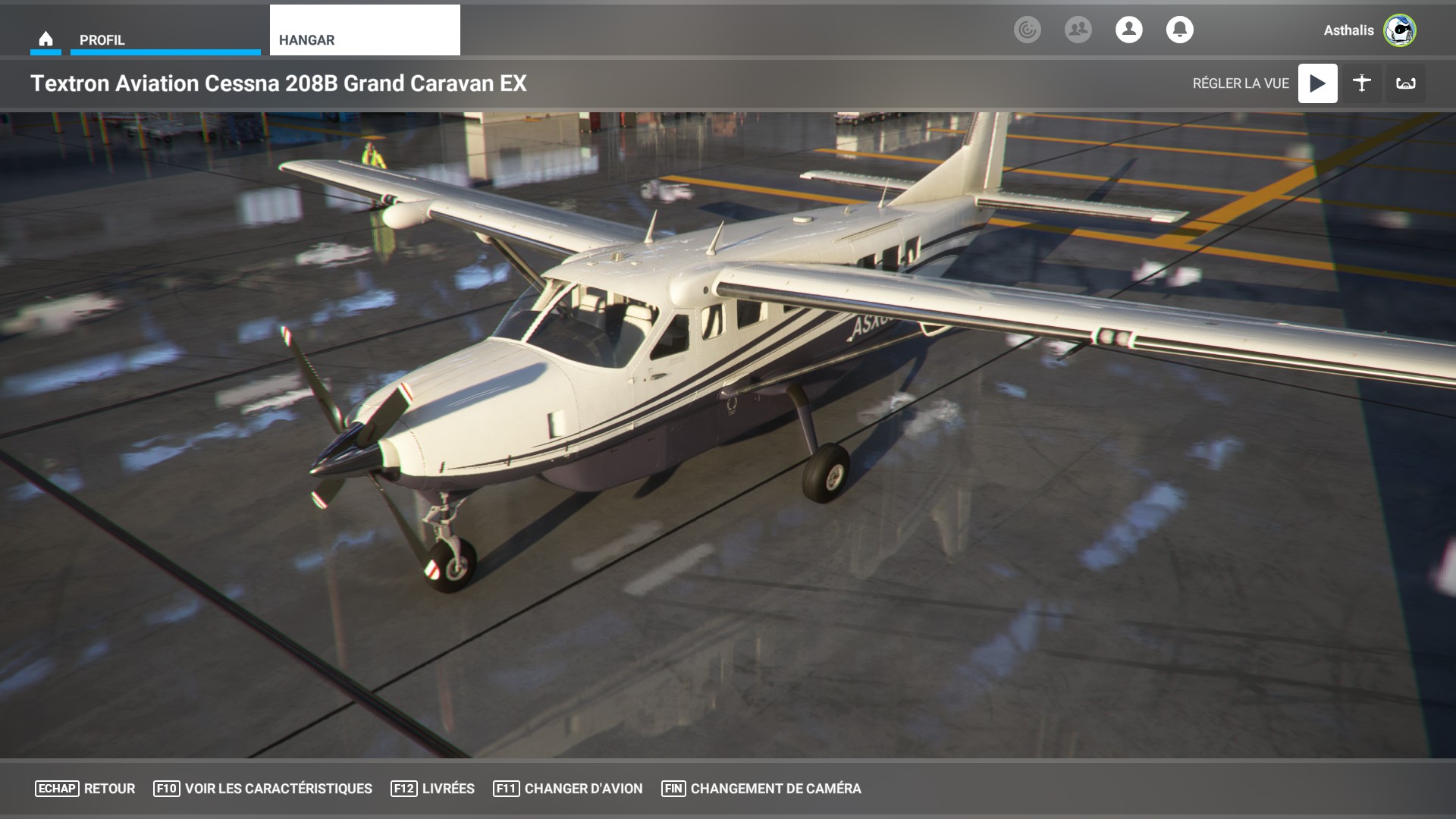Image resolution: width=1456 pixels, height=819 pixels.
Task: Switch to the Profil tab
Action: click(x=165, y=39)
